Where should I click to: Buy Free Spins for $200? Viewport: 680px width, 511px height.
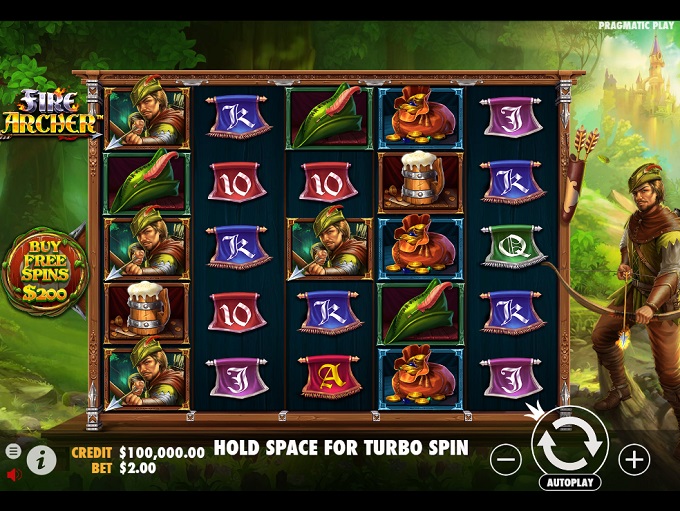click(x=44, y=271)
